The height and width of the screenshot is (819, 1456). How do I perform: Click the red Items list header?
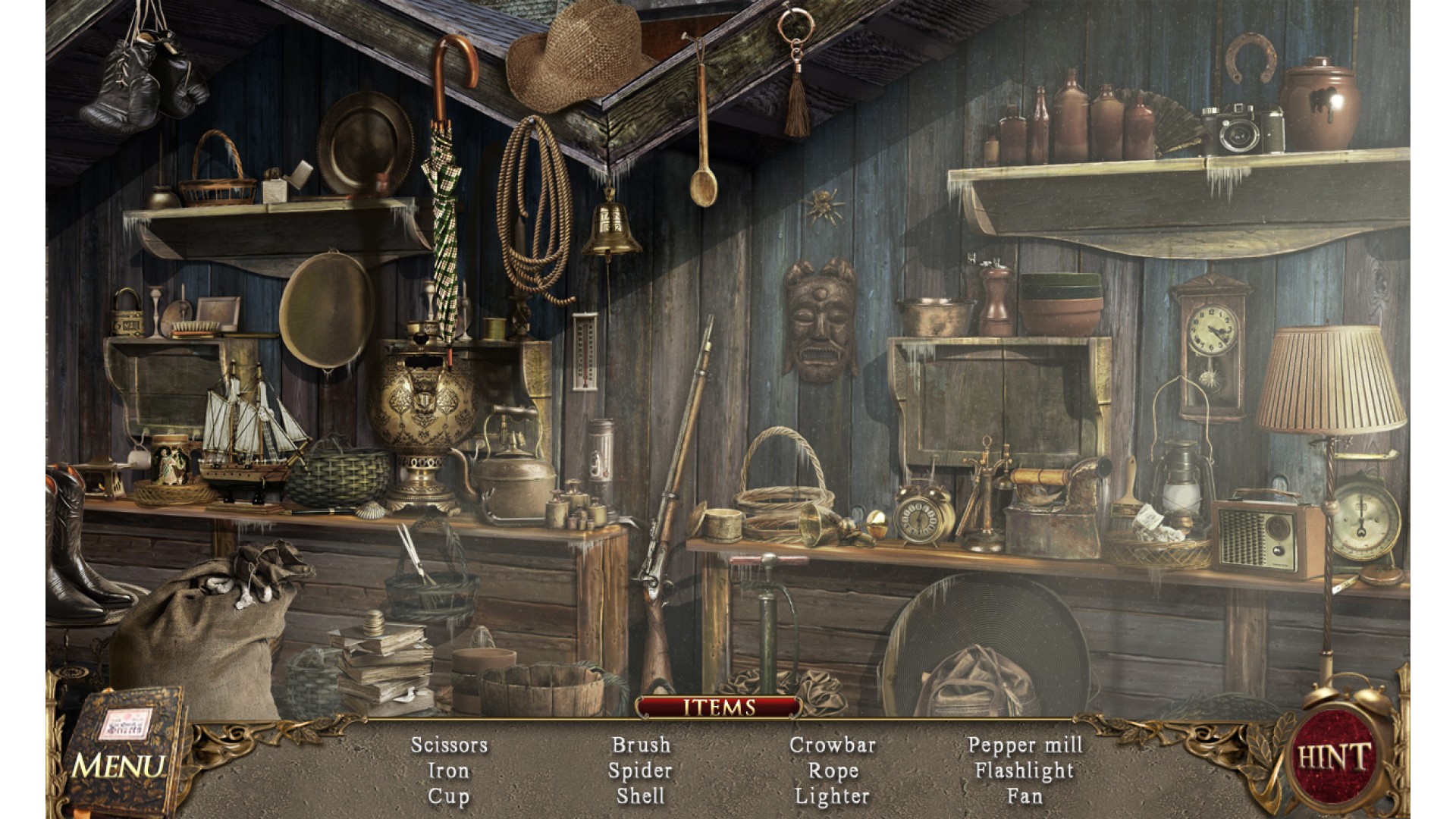click(719, 708)
